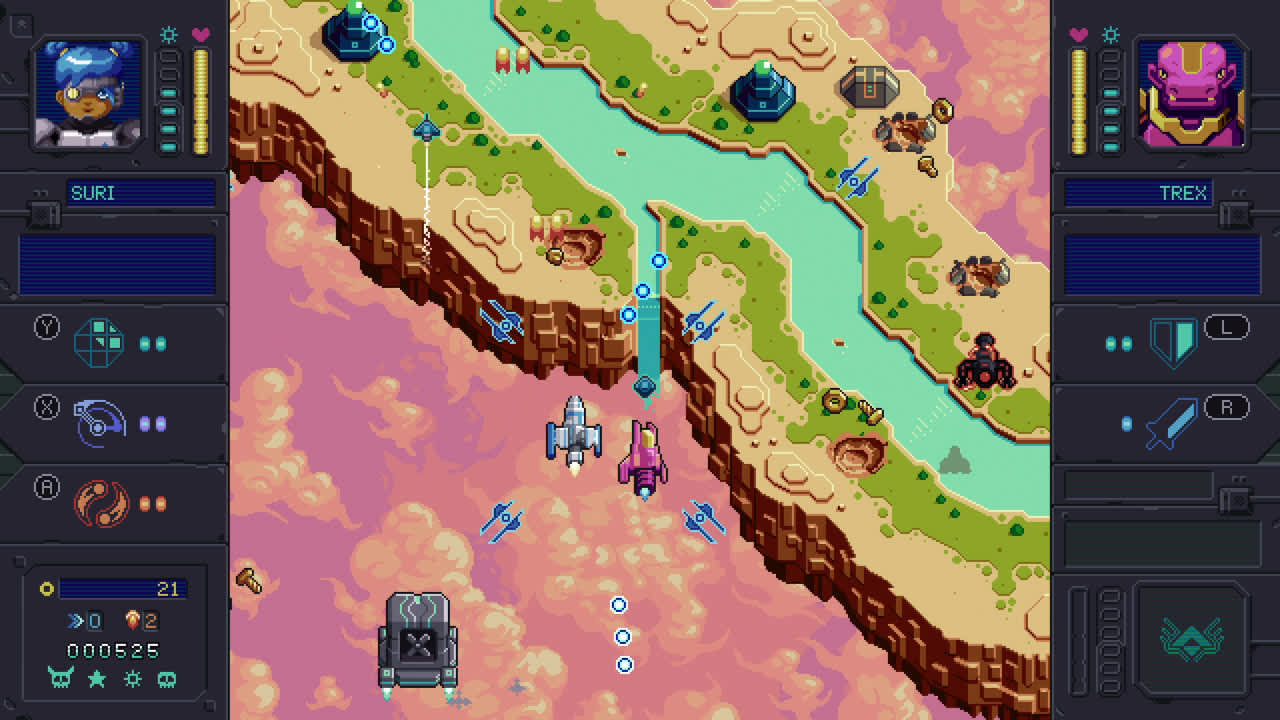The image size is (1280, 720).
Task: Toggle the pink heart beside TREX's portrait
Action: pyautogui.click(x=1078, y=33)
